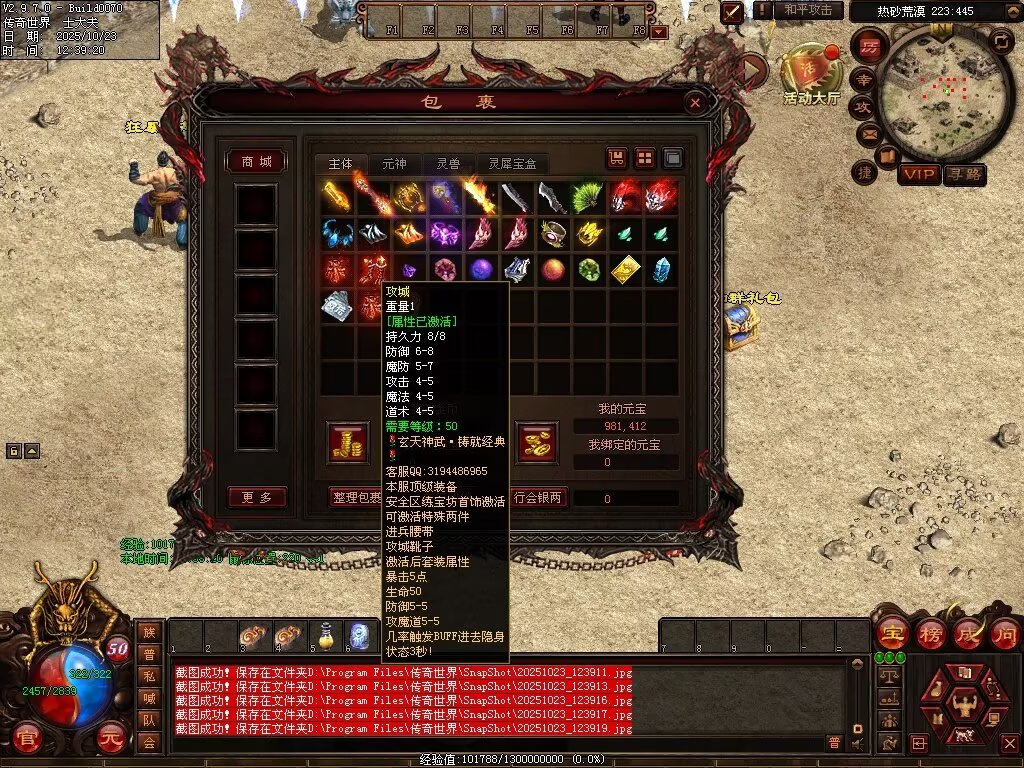Close the 包裹 inventory window
This screenshot has width=1024, height=768.
coord(695,102)
